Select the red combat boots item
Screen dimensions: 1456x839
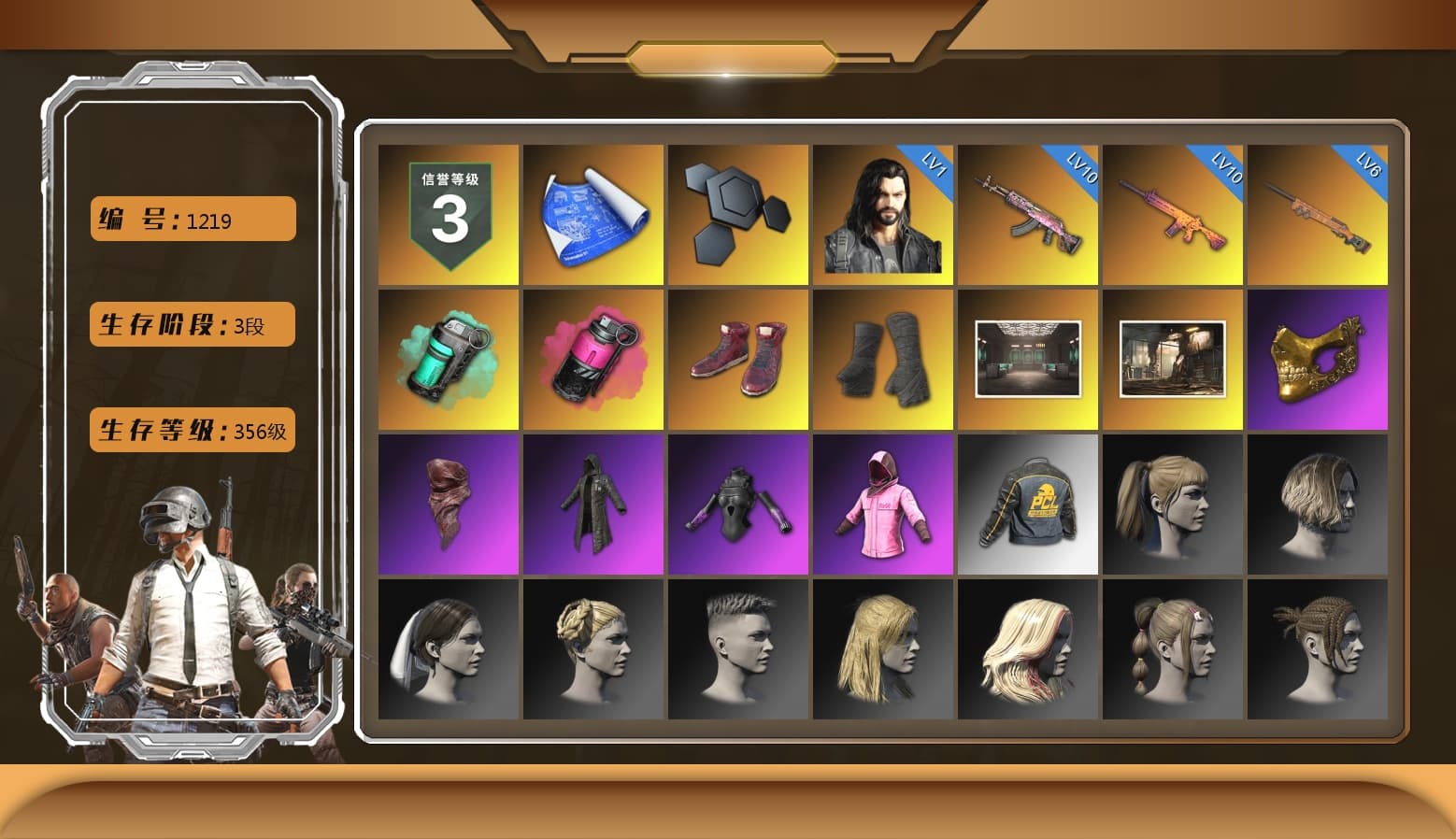pyautogui.click(x=737, y=358)
